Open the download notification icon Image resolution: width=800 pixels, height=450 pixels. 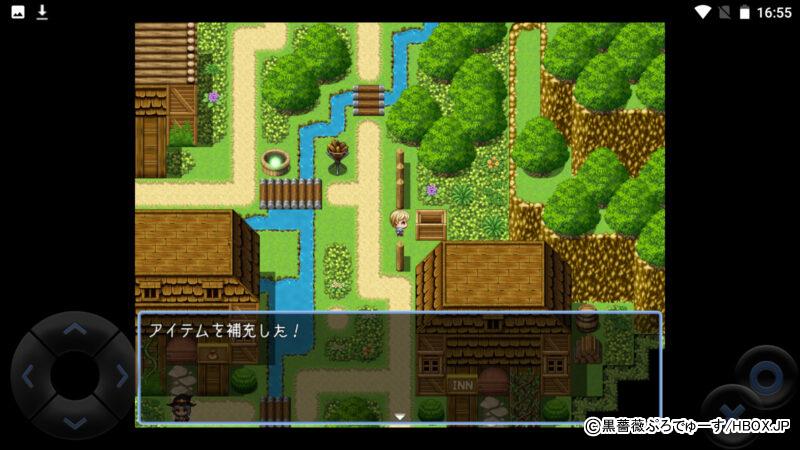point(42,12)
